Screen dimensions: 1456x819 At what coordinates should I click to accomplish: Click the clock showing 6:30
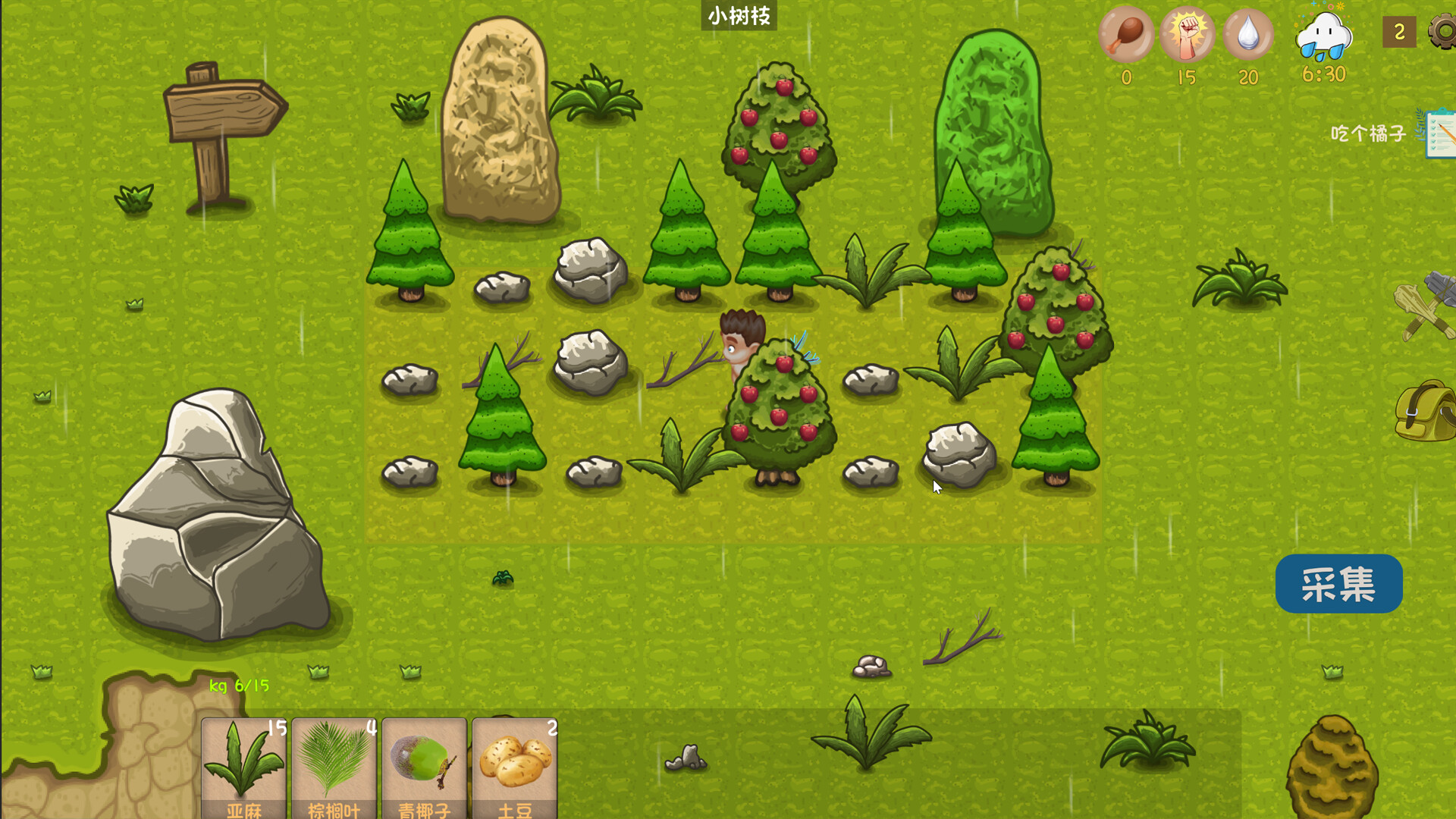(x=1323, y=75)
